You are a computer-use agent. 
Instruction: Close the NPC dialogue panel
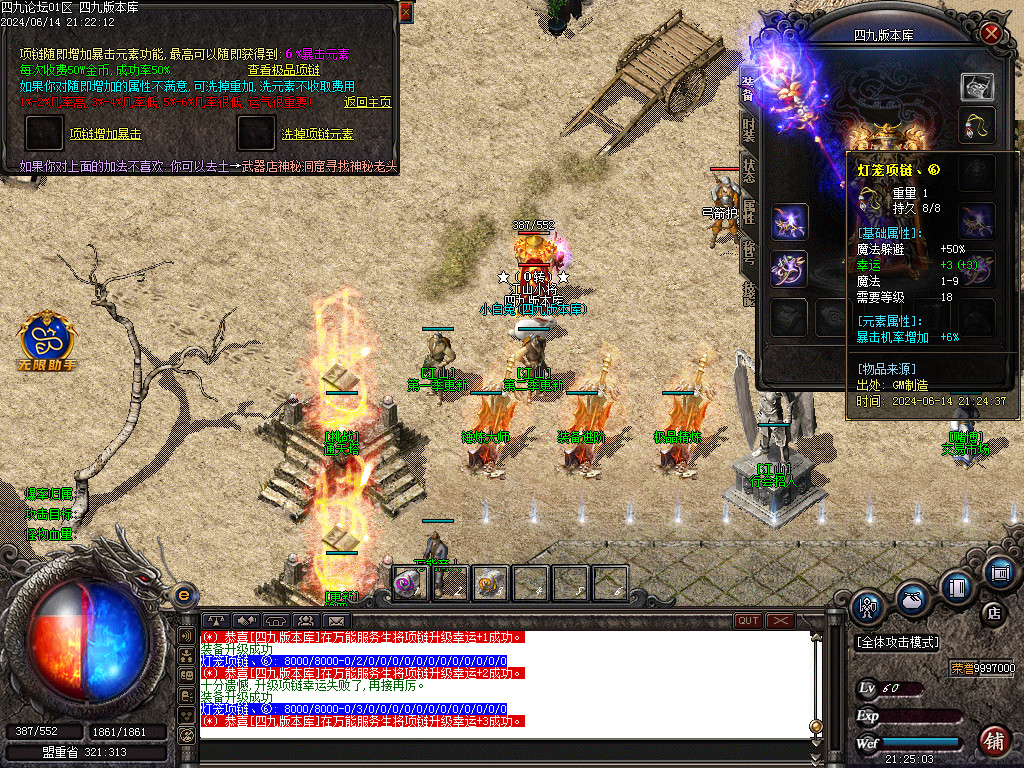(x=405, y=12)
